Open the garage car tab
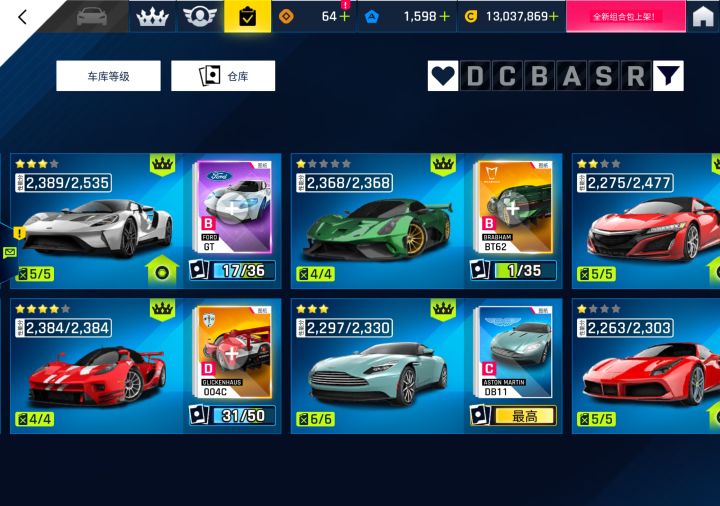This screenshot has width=720, height=506. click(x=91, y=17)
